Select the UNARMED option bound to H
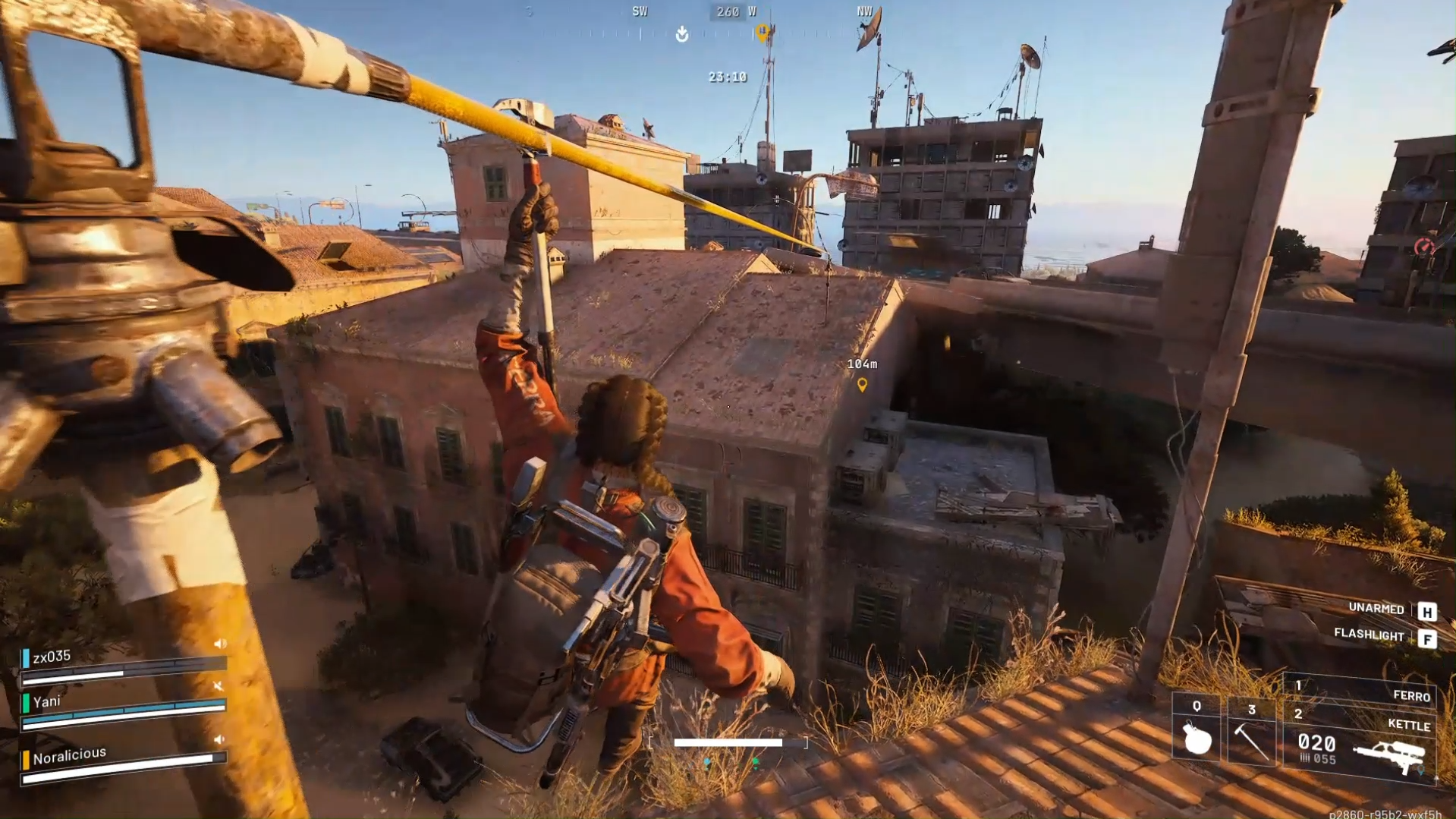 (1375, 610)
